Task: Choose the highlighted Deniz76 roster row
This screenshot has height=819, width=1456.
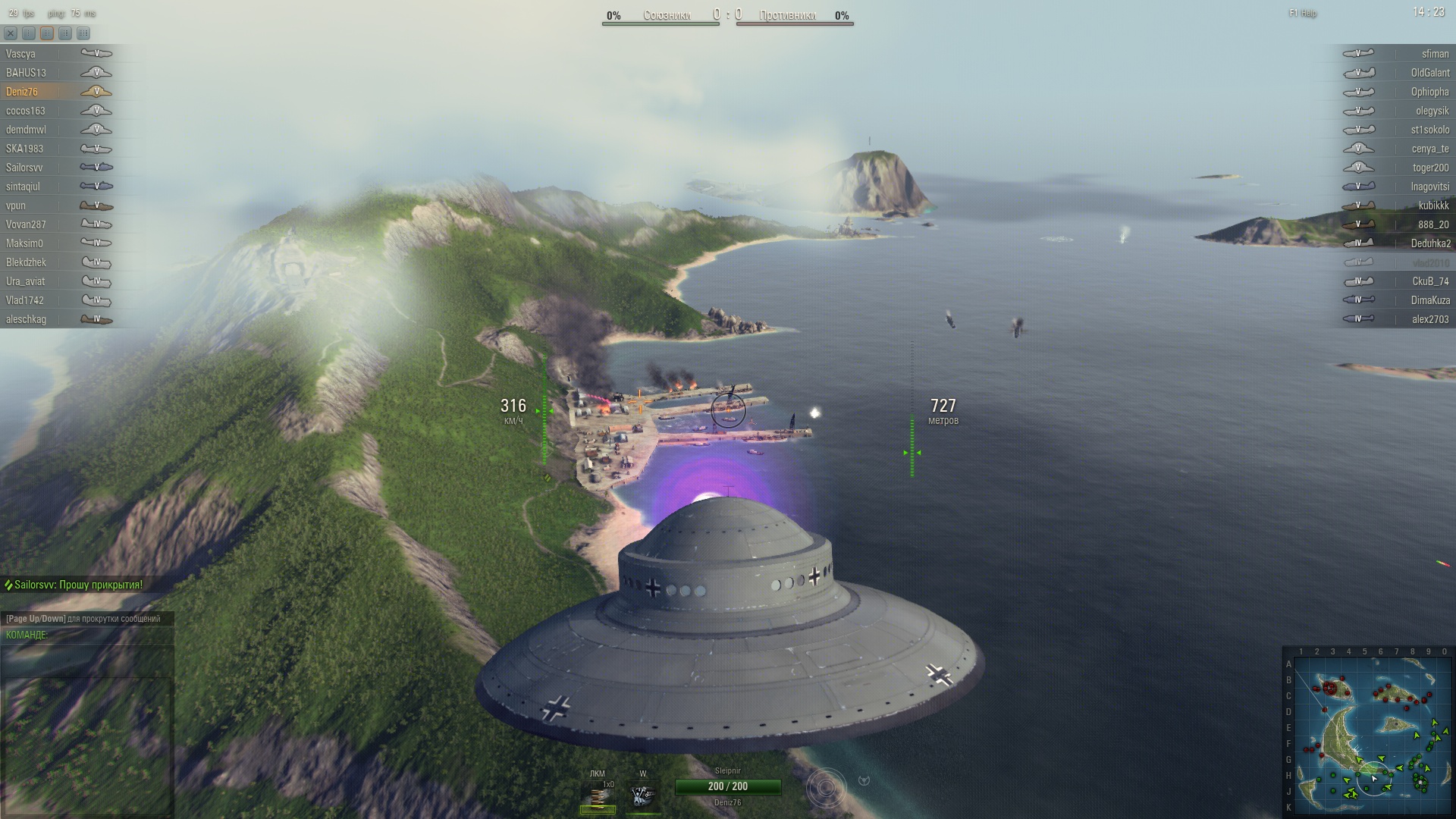Action: click(x=22, y=92)
